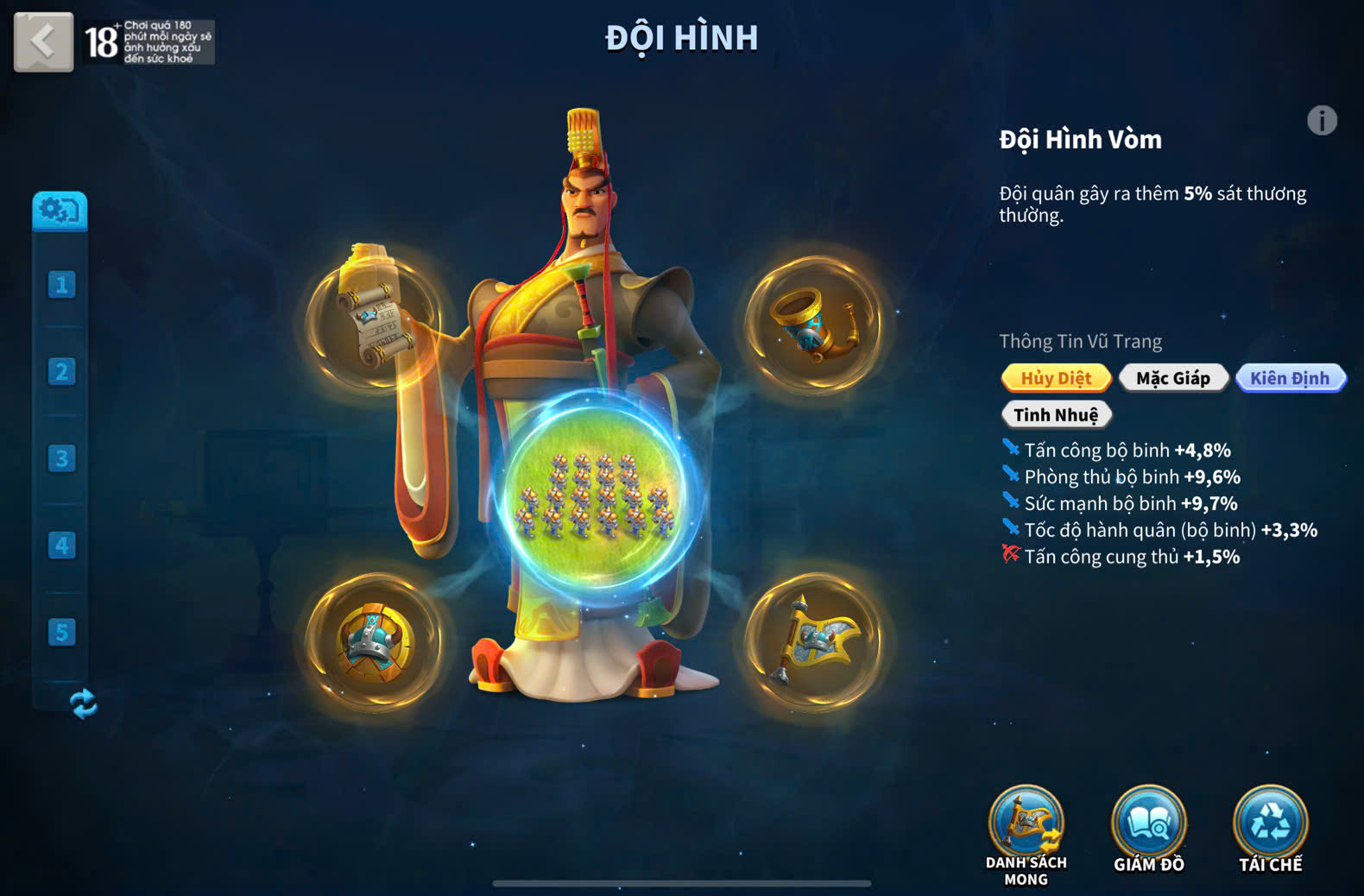Viewport: 1364px width, 896px height.
Task: Open the Giám Đồ catalog
Action: [1148, 829]
